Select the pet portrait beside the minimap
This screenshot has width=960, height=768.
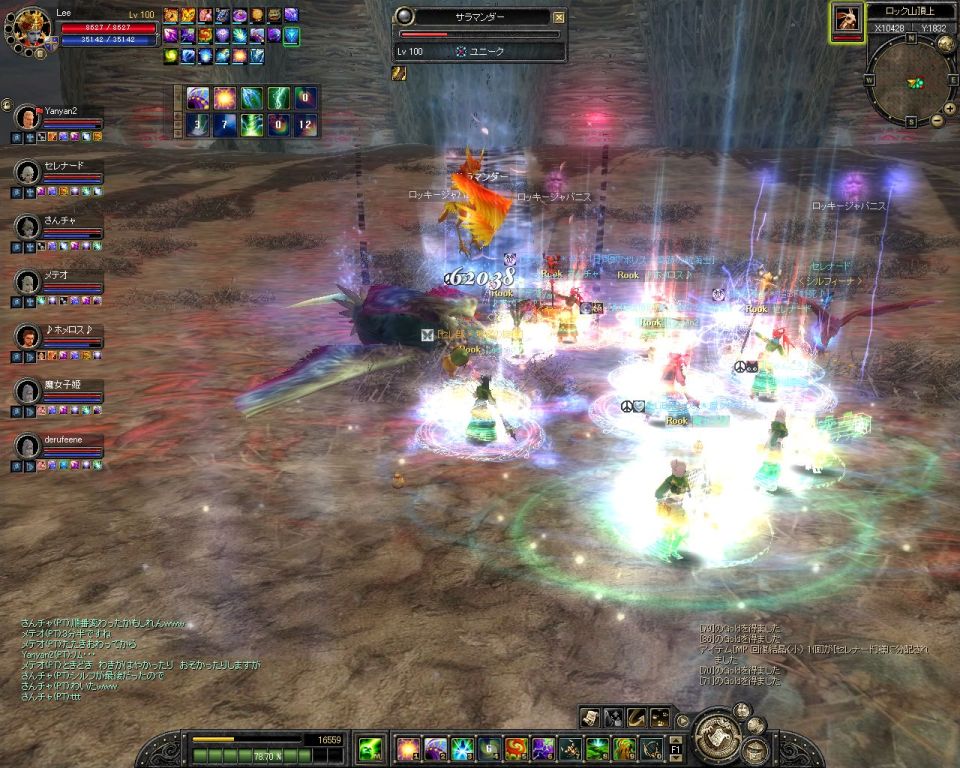pyautogui.click(x=847, y=18)
